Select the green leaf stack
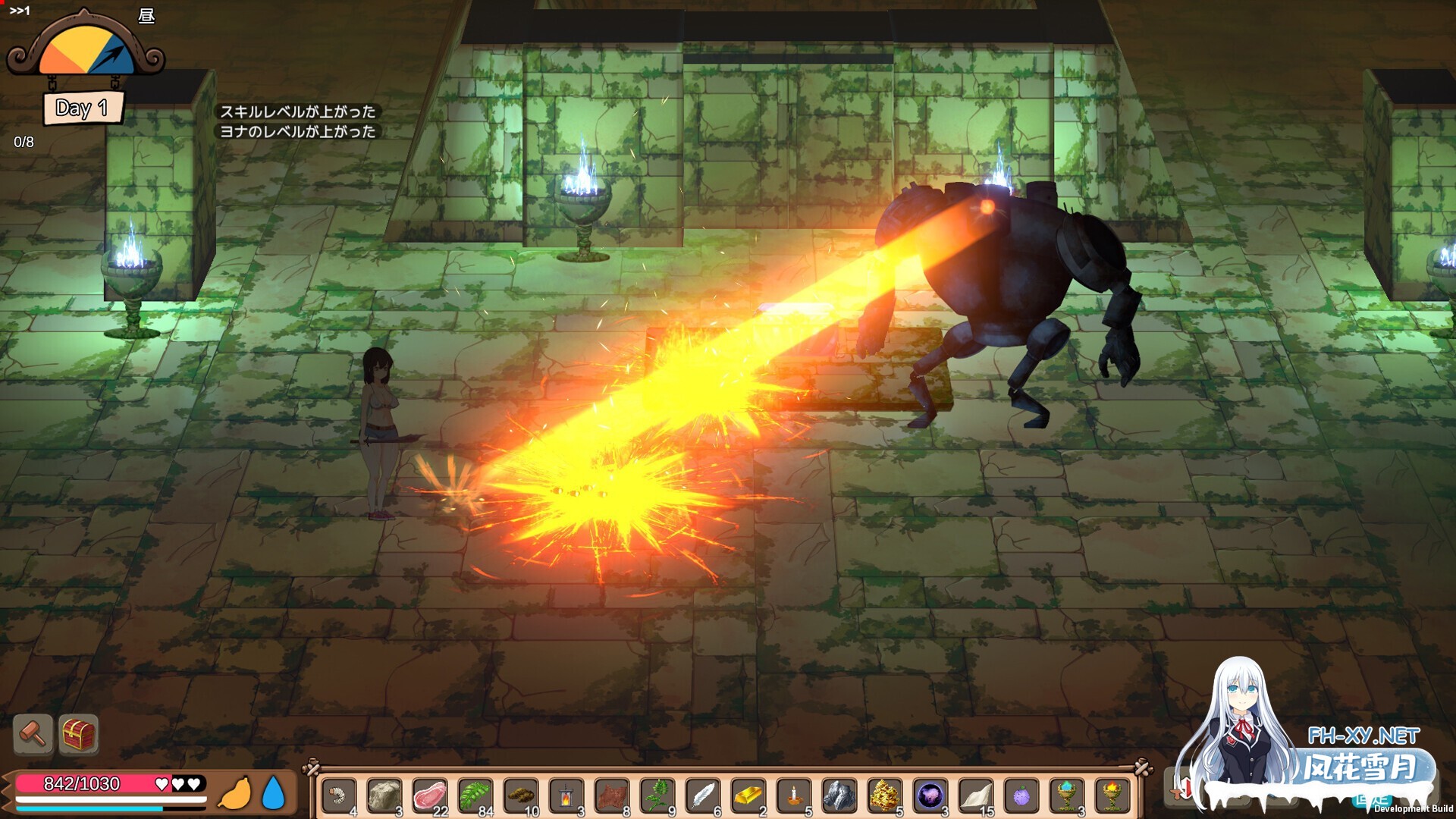 click(475, 796)
